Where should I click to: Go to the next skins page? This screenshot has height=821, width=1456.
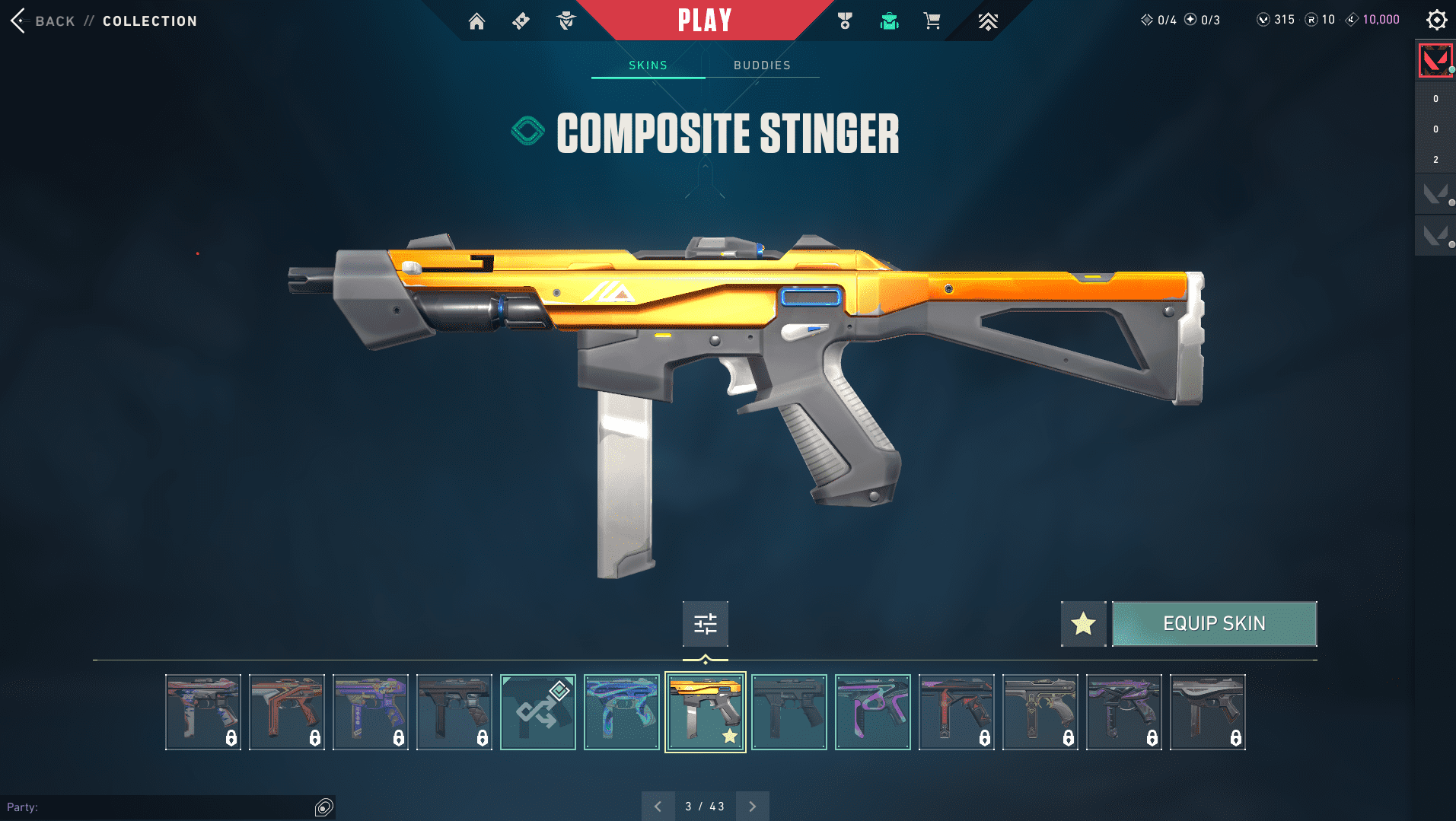pyautogui.click(x=752, y=807)
